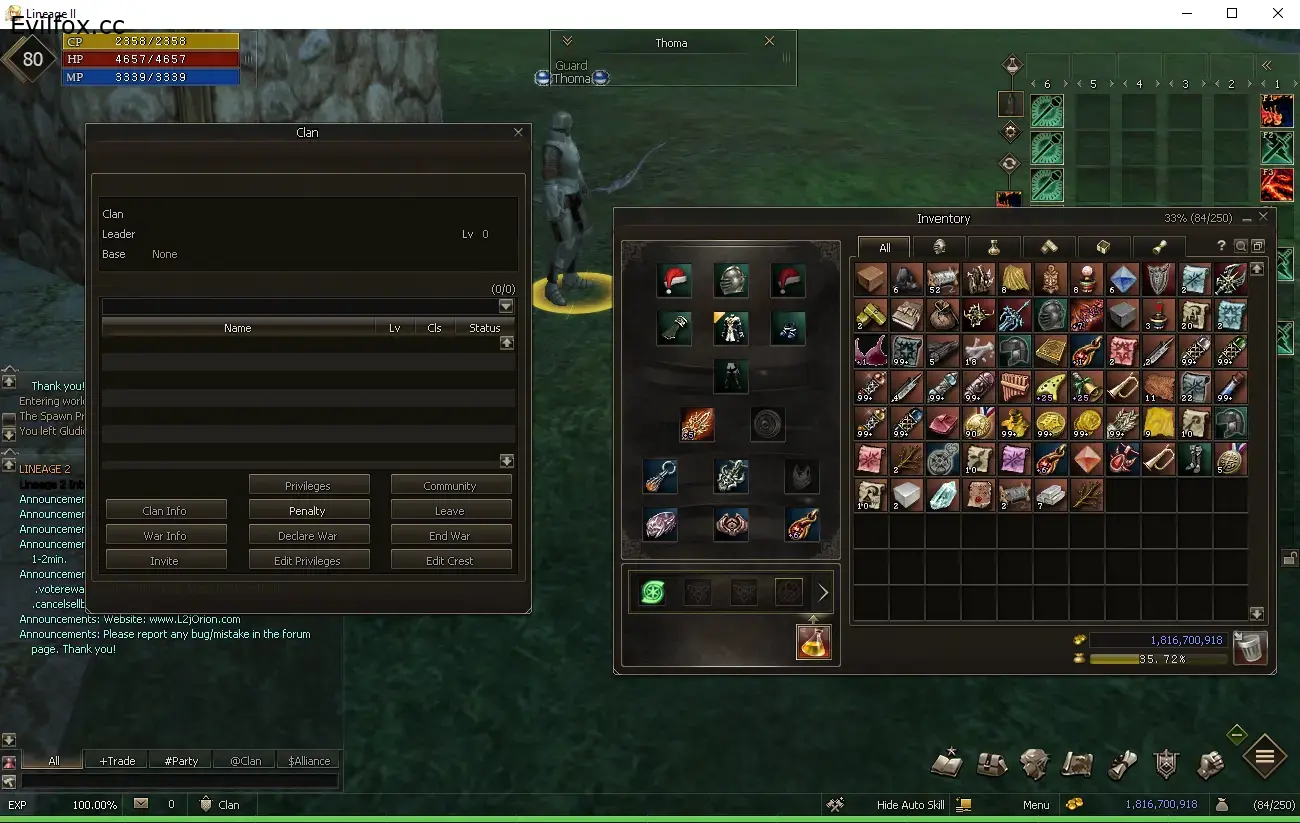Click the magnifier search icon in Inventory
Viewport: 1300px width, 823px height.
1241,245
